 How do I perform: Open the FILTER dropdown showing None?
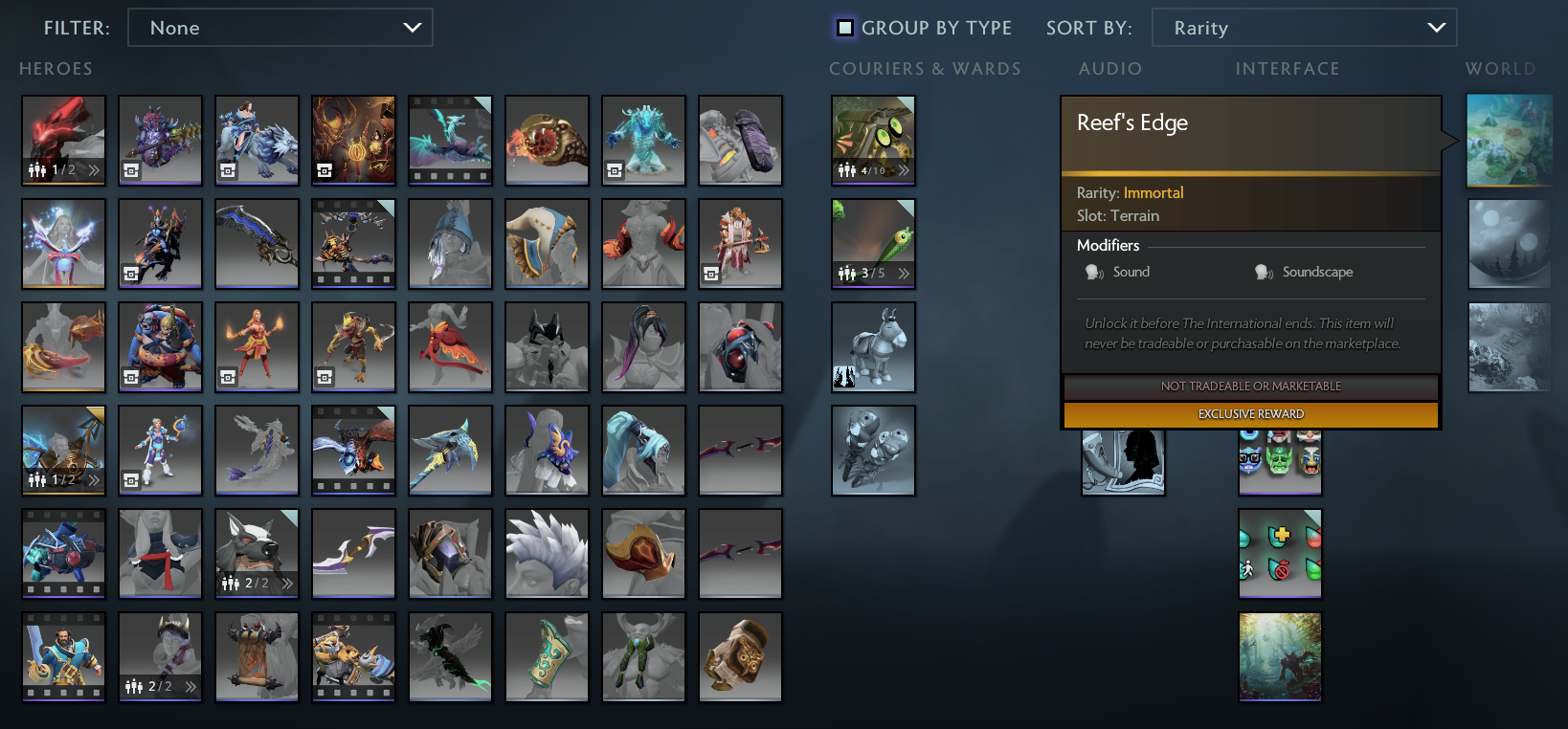pos(280,27)
